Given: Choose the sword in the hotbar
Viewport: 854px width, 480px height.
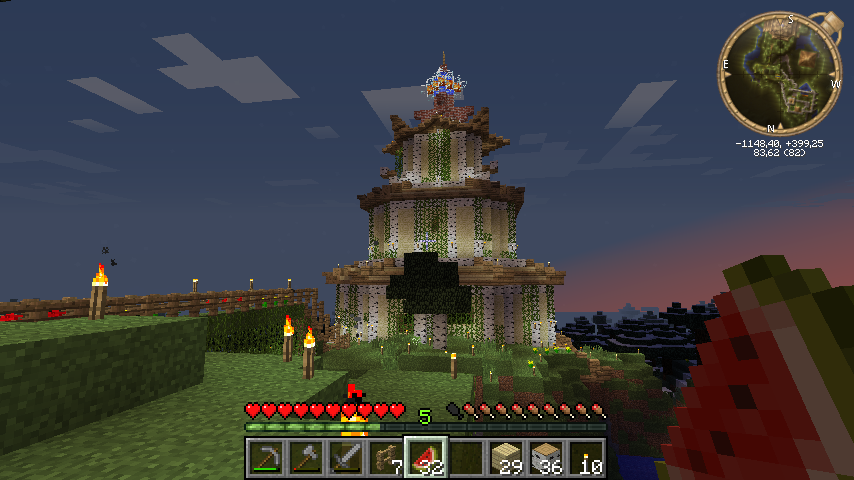Looking at the screenshot, I should 345,458.
